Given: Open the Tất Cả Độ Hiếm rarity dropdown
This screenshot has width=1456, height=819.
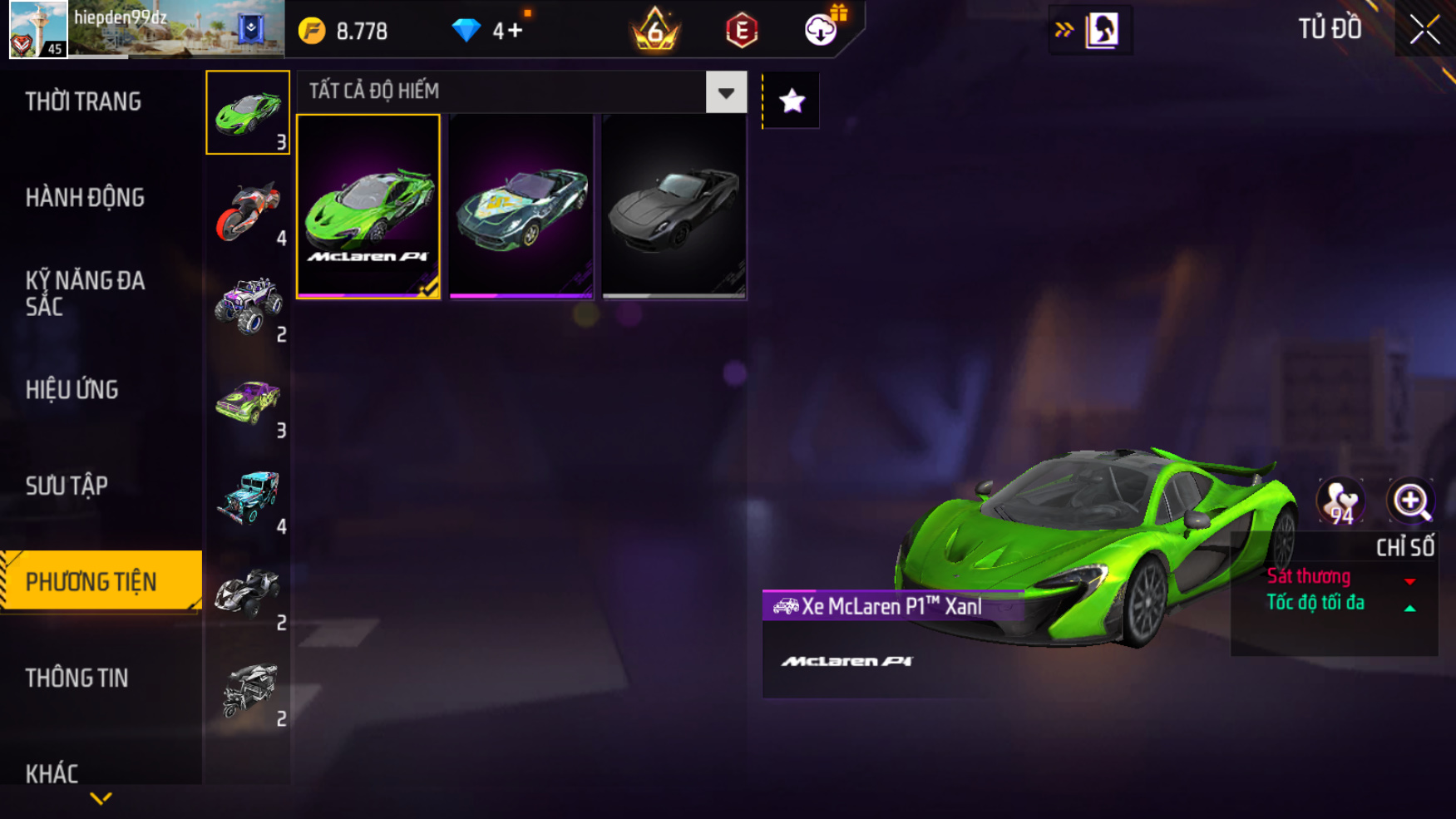Looking at the screenshot, I should [726, 91].
